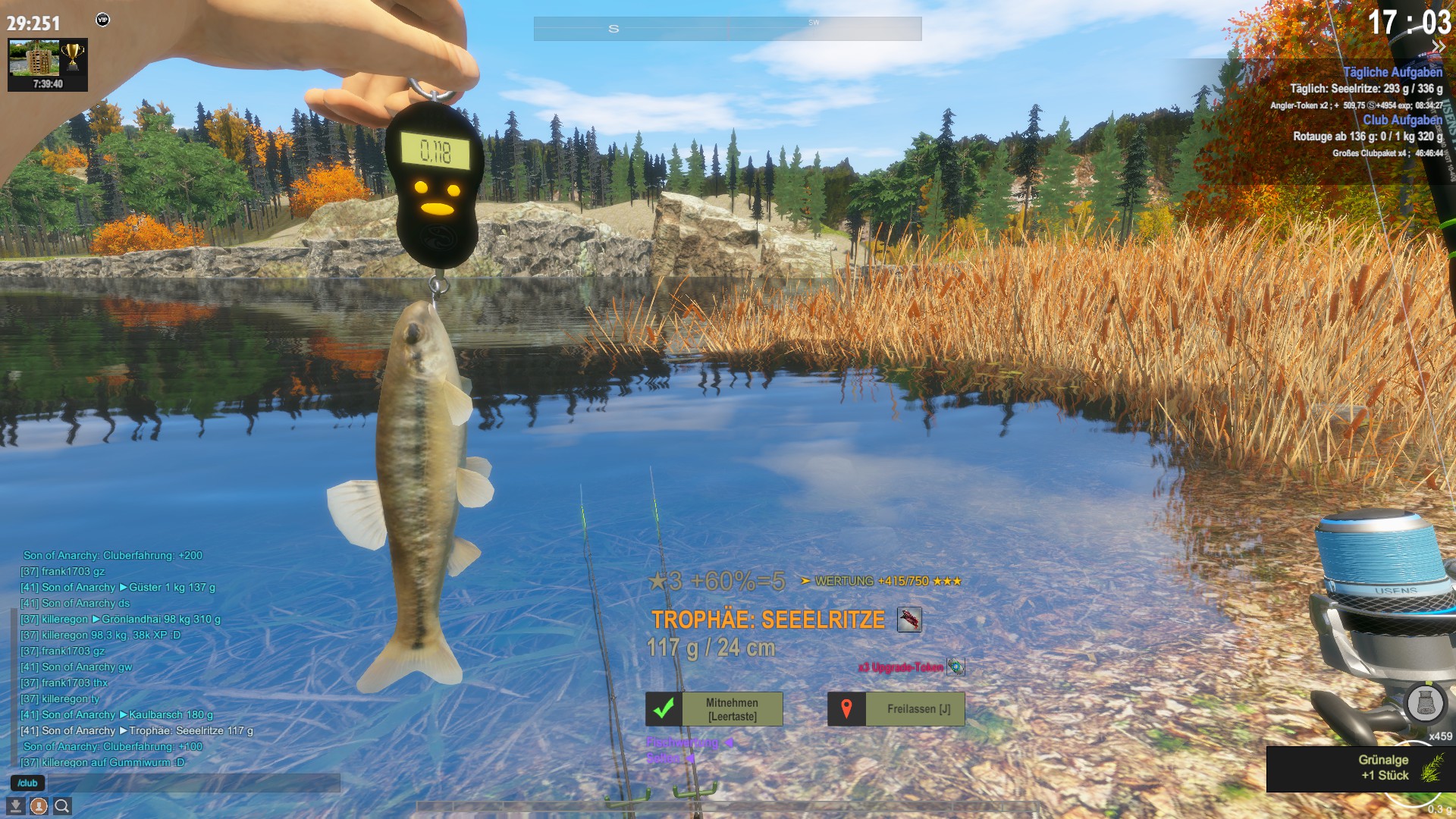Open the orange player profile chat icon
Image resolution: width=1456 pixels, height=819 pixels.
(39, 806)
